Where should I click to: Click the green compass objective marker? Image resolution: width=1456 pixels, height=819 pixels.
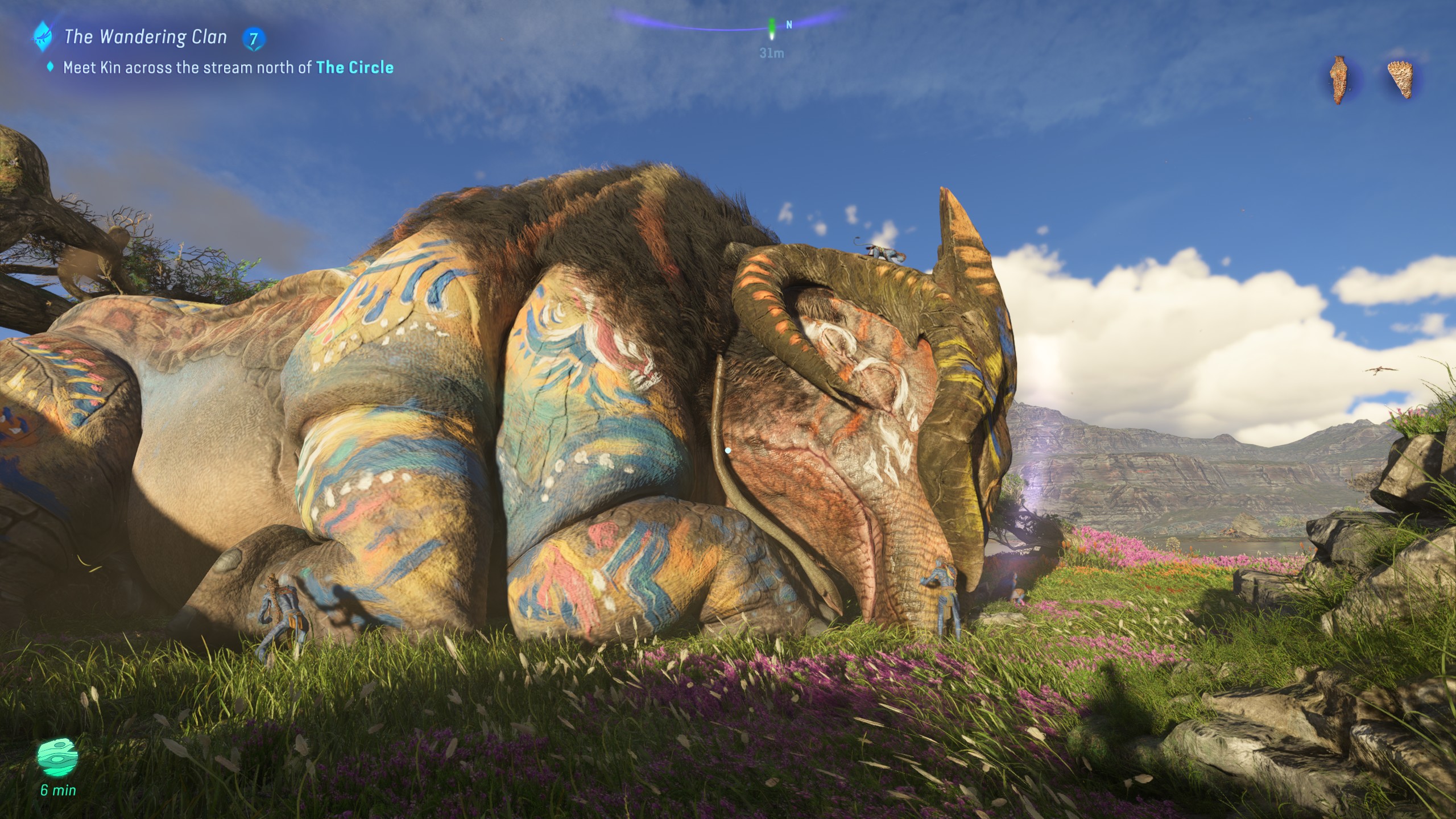click(x=772, y=28)
